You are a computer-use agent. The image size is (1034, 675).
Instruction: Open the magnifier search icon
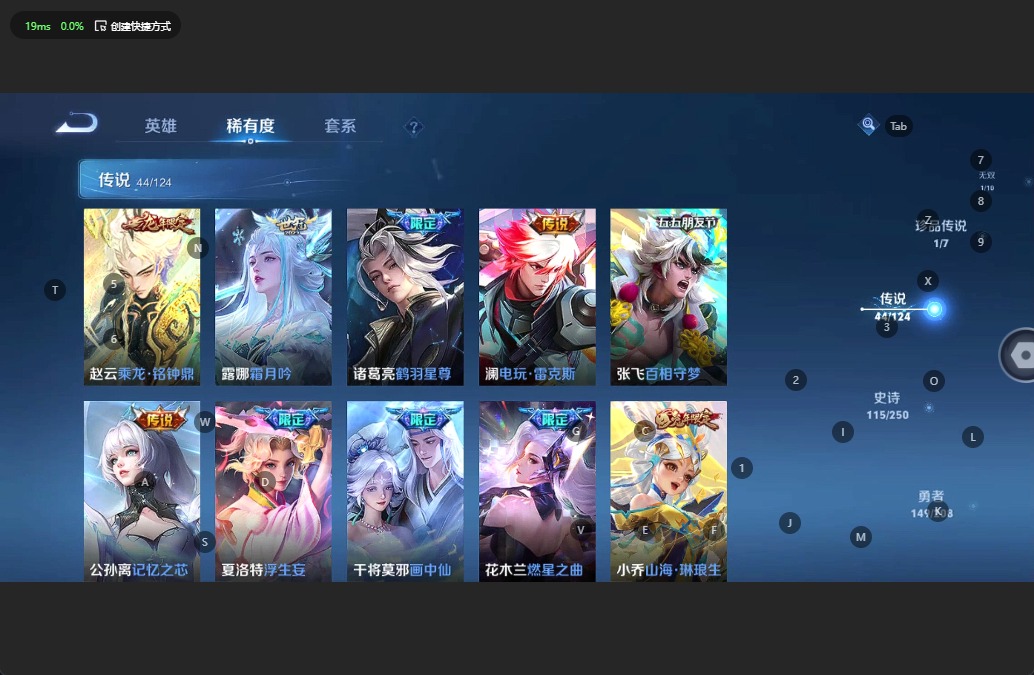coord(868,125)
